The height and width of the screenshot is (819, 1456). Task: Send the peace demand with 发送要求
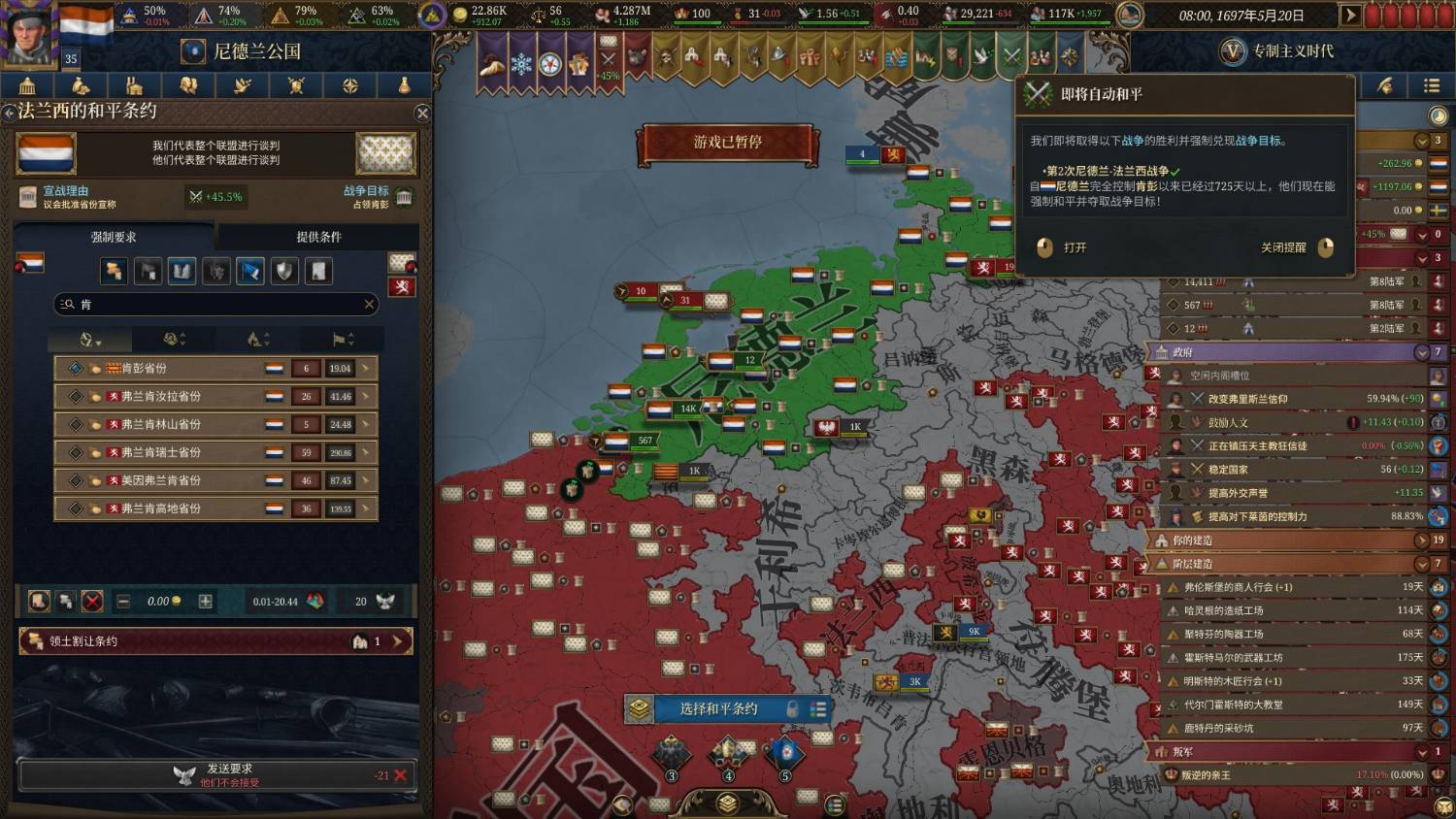click(215, 774)
